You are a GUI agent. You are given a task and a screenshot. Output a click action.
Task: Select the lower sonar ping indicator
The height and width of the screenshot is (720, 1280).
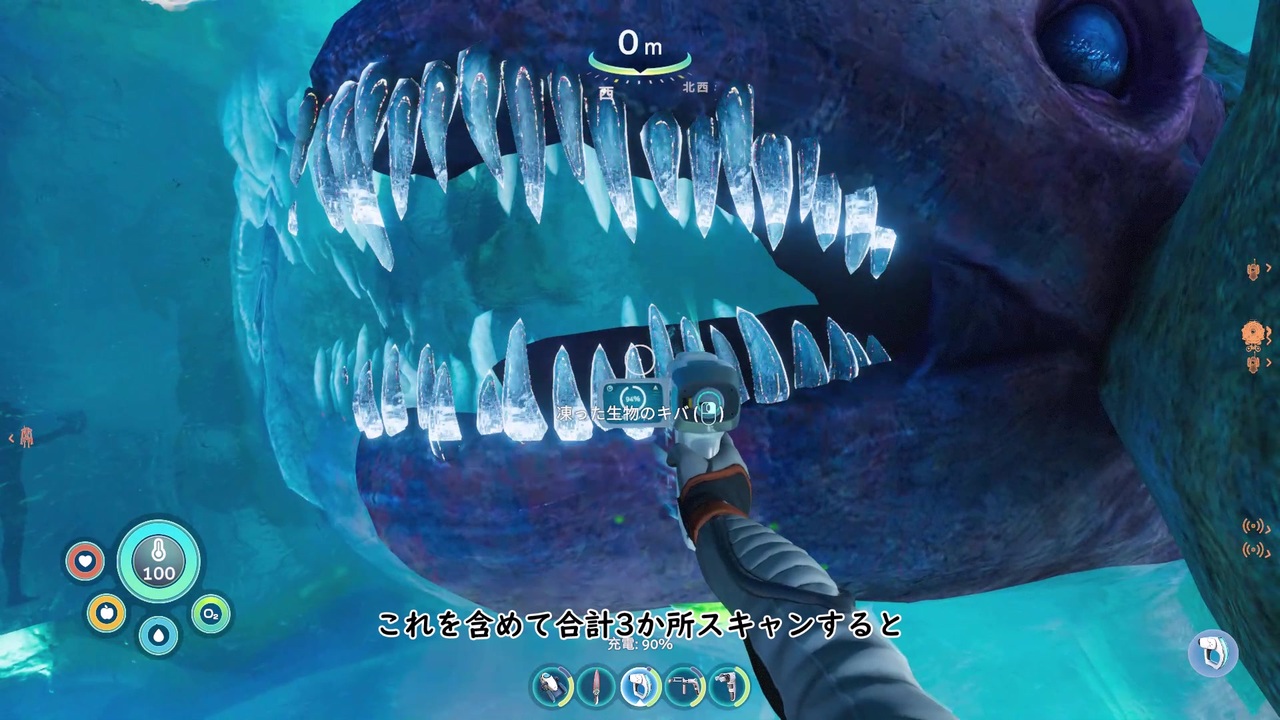click(x=1251, y=551)
